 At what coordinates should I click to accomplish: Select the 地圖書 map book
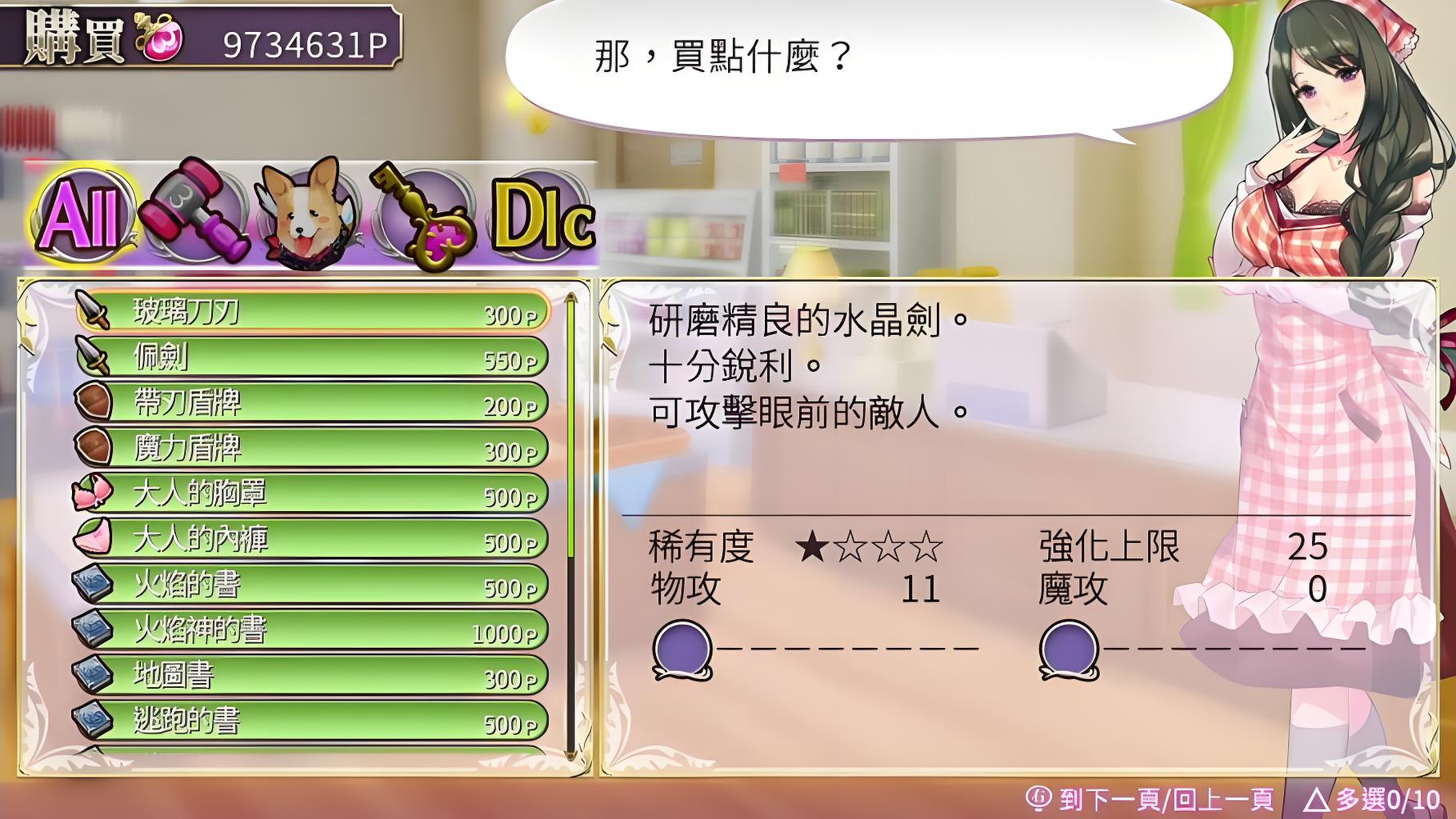312,676
